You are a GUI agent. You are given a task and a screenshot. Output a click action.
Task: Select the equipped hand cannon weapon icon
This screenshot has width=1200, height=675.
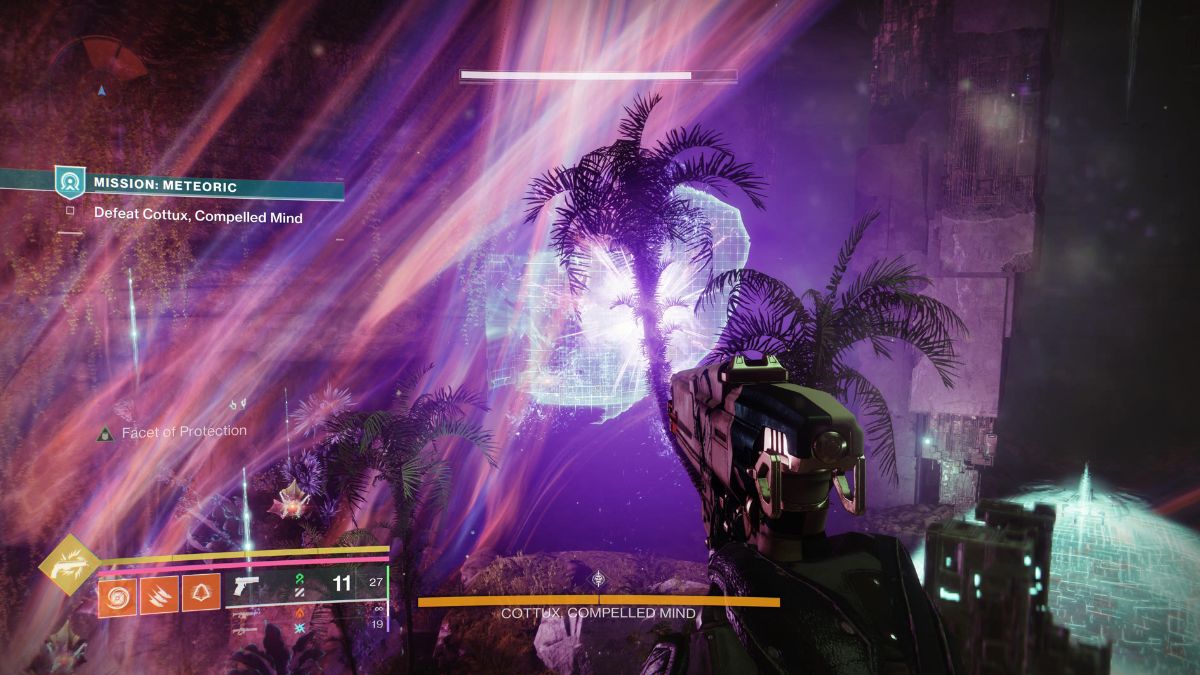coord(245,584)
